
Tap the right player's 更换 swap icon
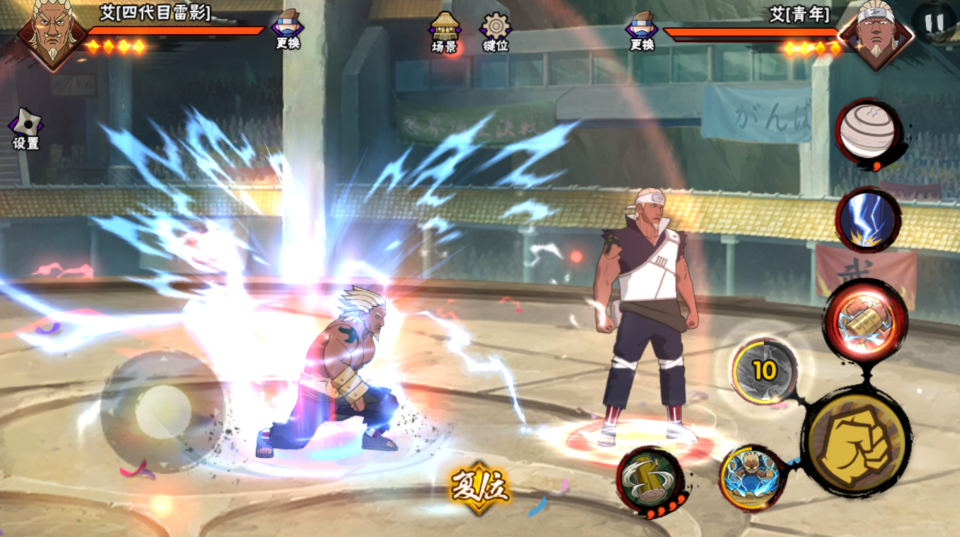[x=642, y=29]
